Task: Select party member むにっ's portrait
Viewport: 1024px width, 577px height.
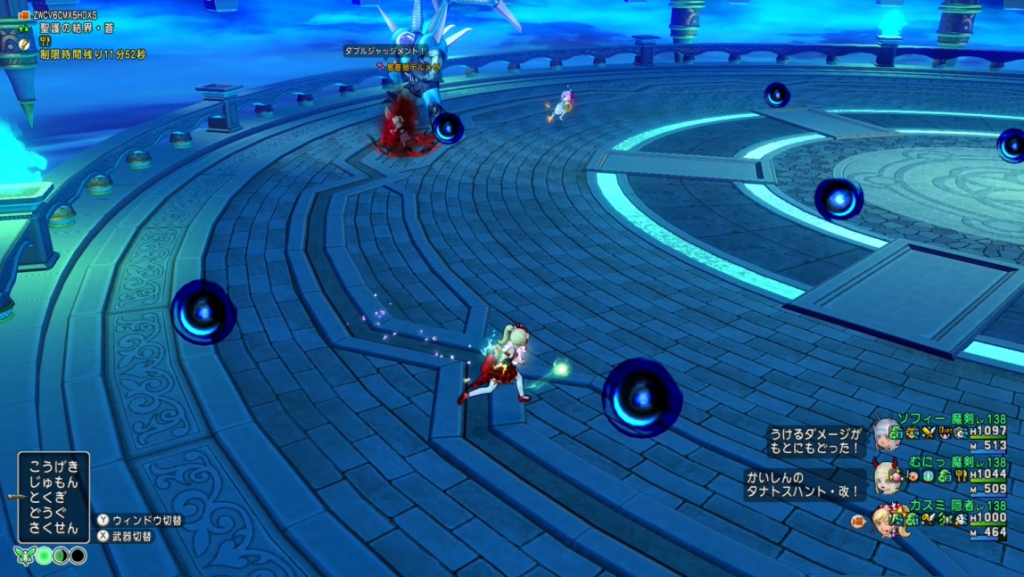Action: (x=886, y=477)
